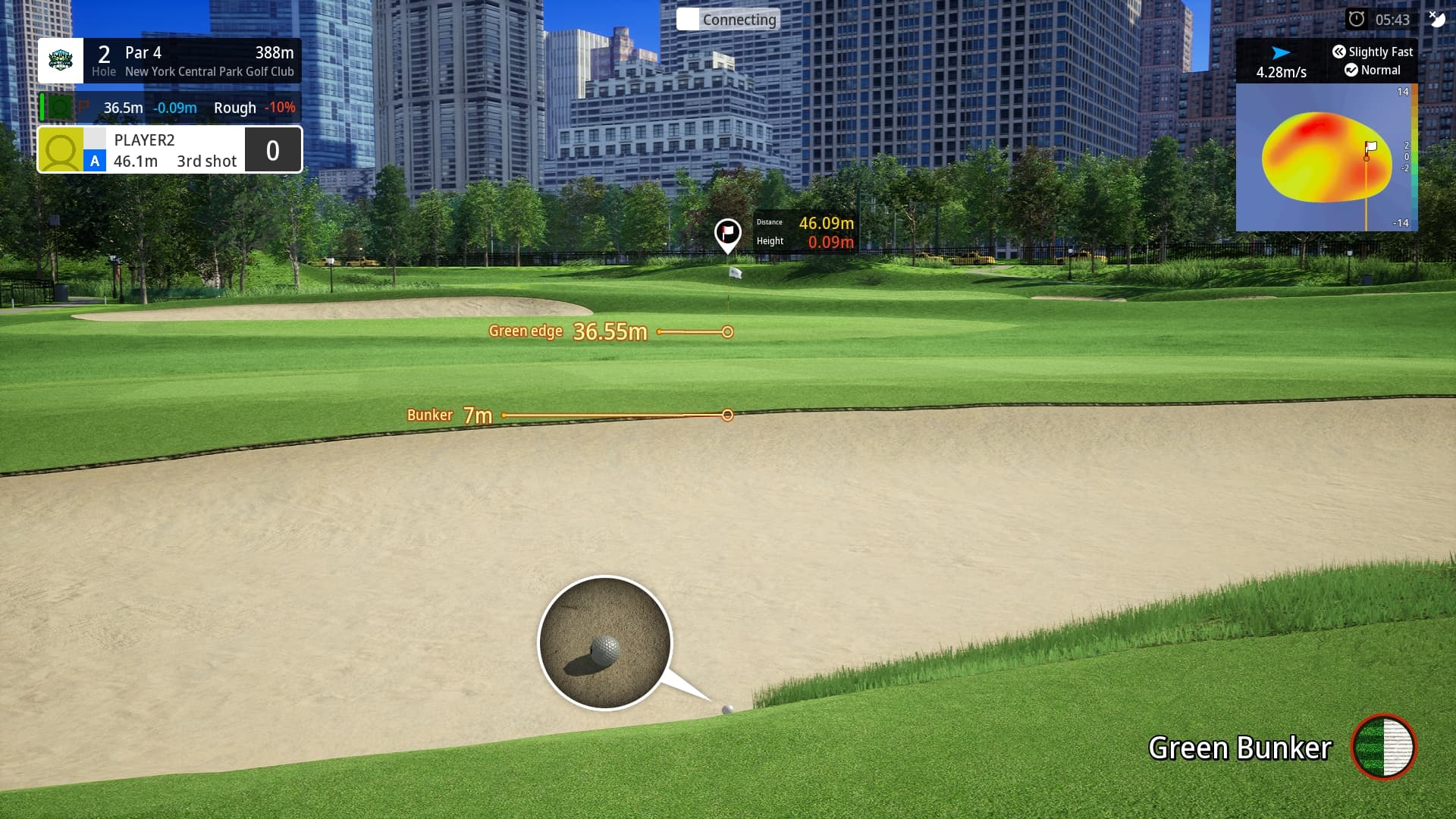Screen dimensions: 1456x819
Task: Click the disconnected satellite dish icon
Action: (x=1437, y=18)
